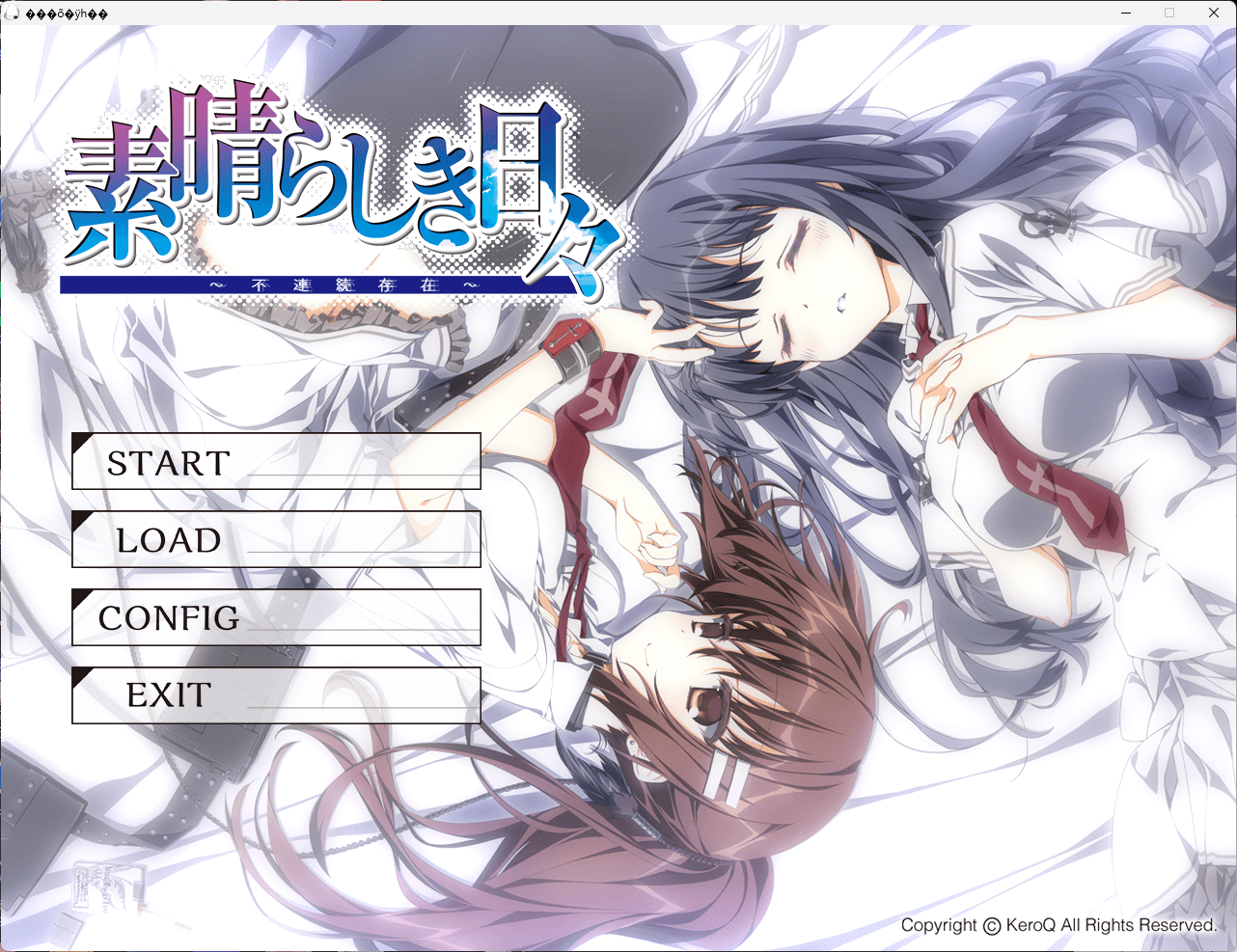The height and width of the screenshot is (952, 1237).
Task: Select START to begin a new game
Action: pyautogui.click(x=277, y=463)
